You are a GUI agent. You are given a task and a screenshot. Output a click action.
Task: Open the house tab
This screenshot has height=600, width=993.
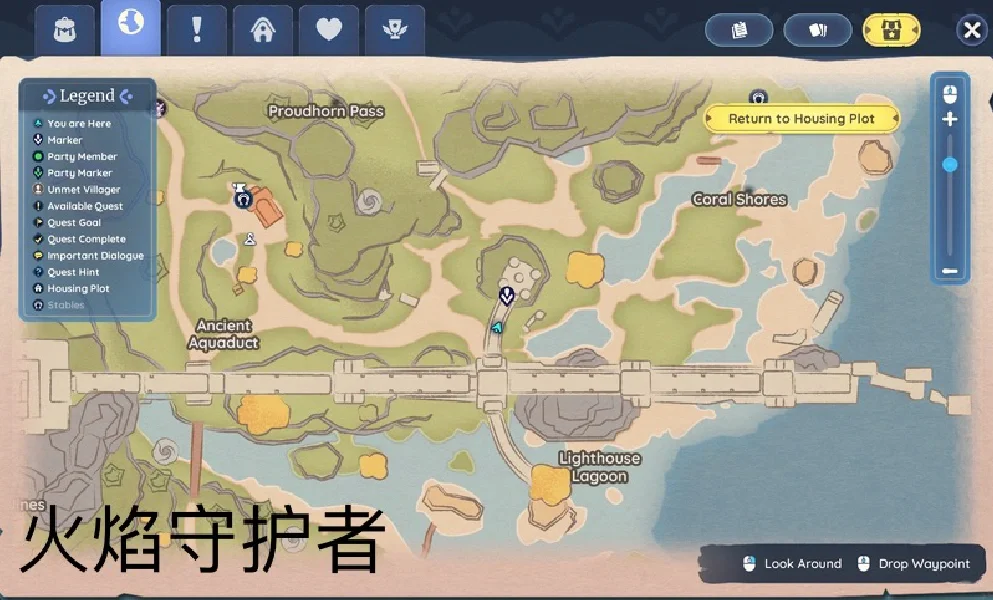click(x=263, y=30)
